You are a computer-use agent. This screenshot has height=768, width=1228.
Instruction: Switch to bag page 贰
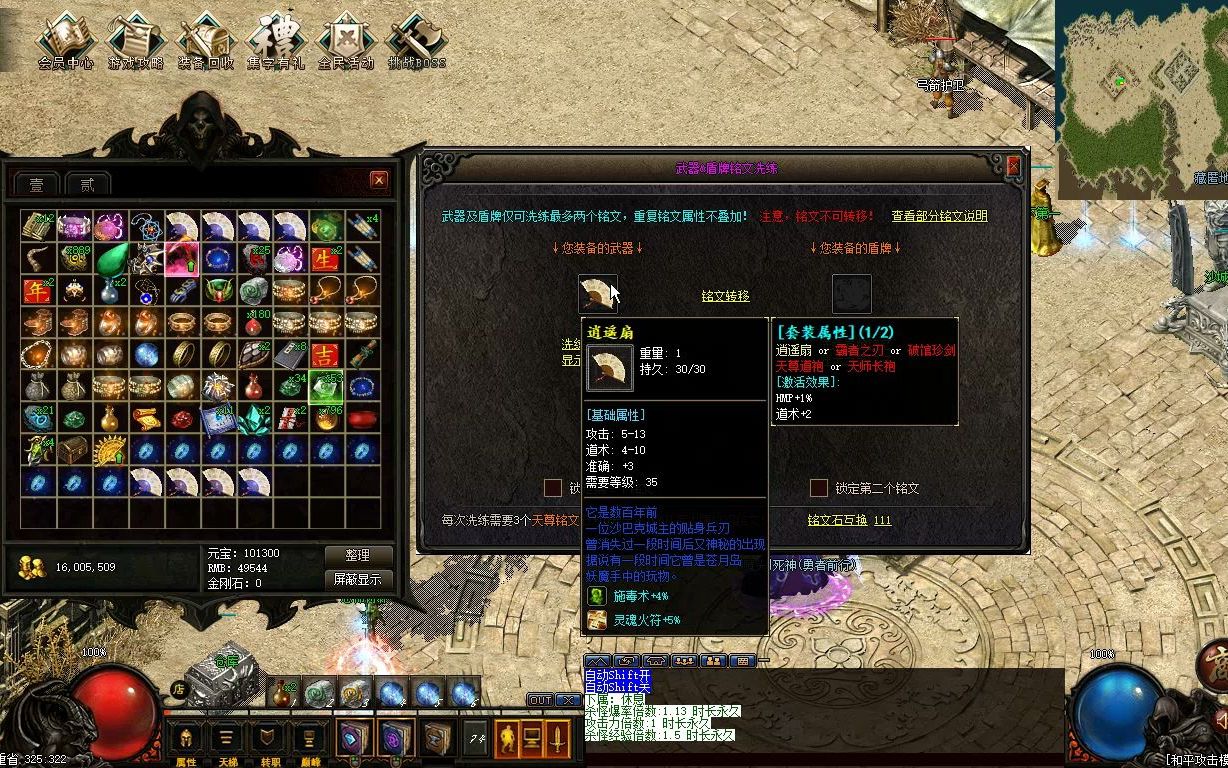click(88, 184)
